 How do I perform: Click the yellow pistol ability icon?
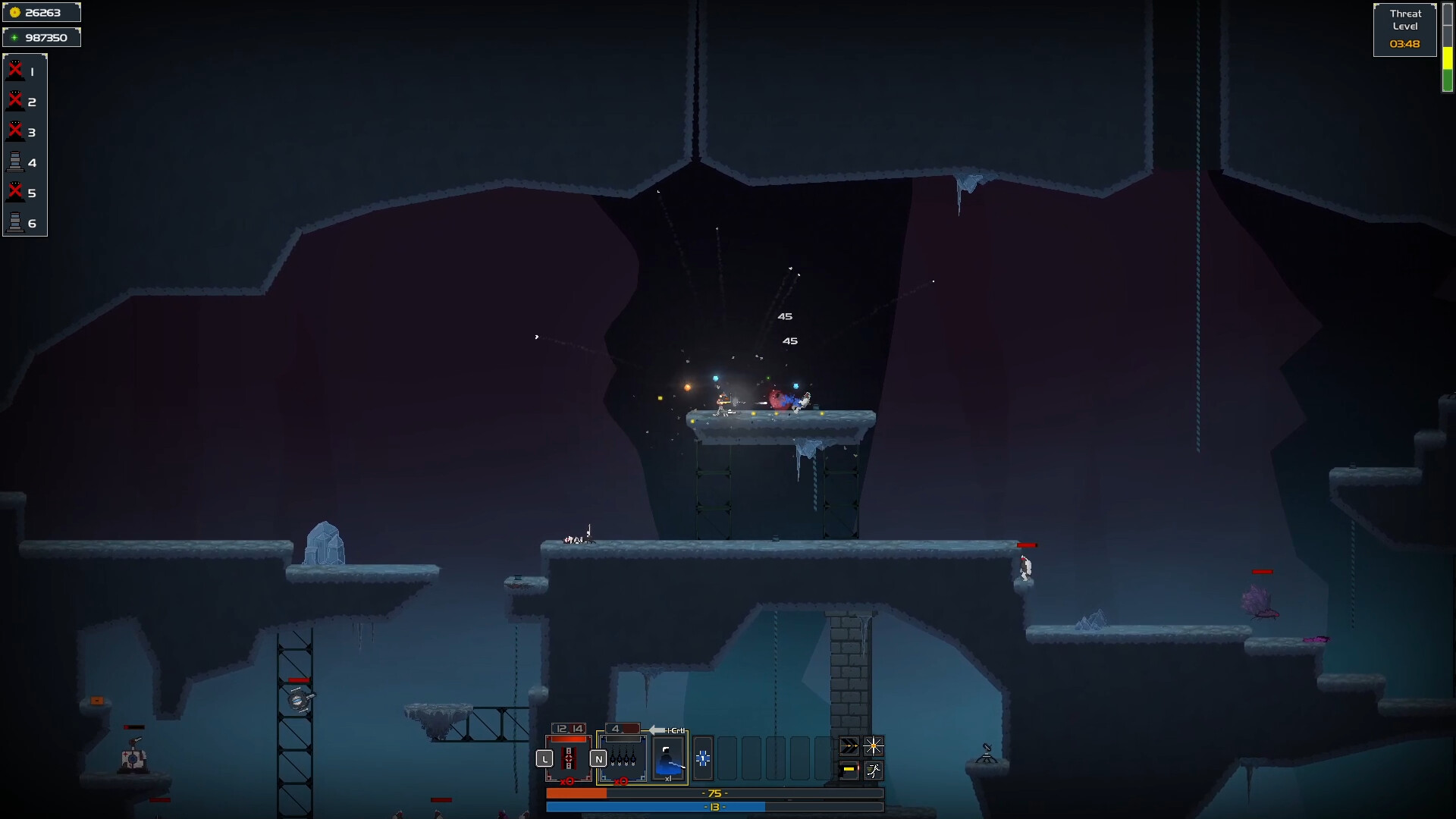coord(849,771)
